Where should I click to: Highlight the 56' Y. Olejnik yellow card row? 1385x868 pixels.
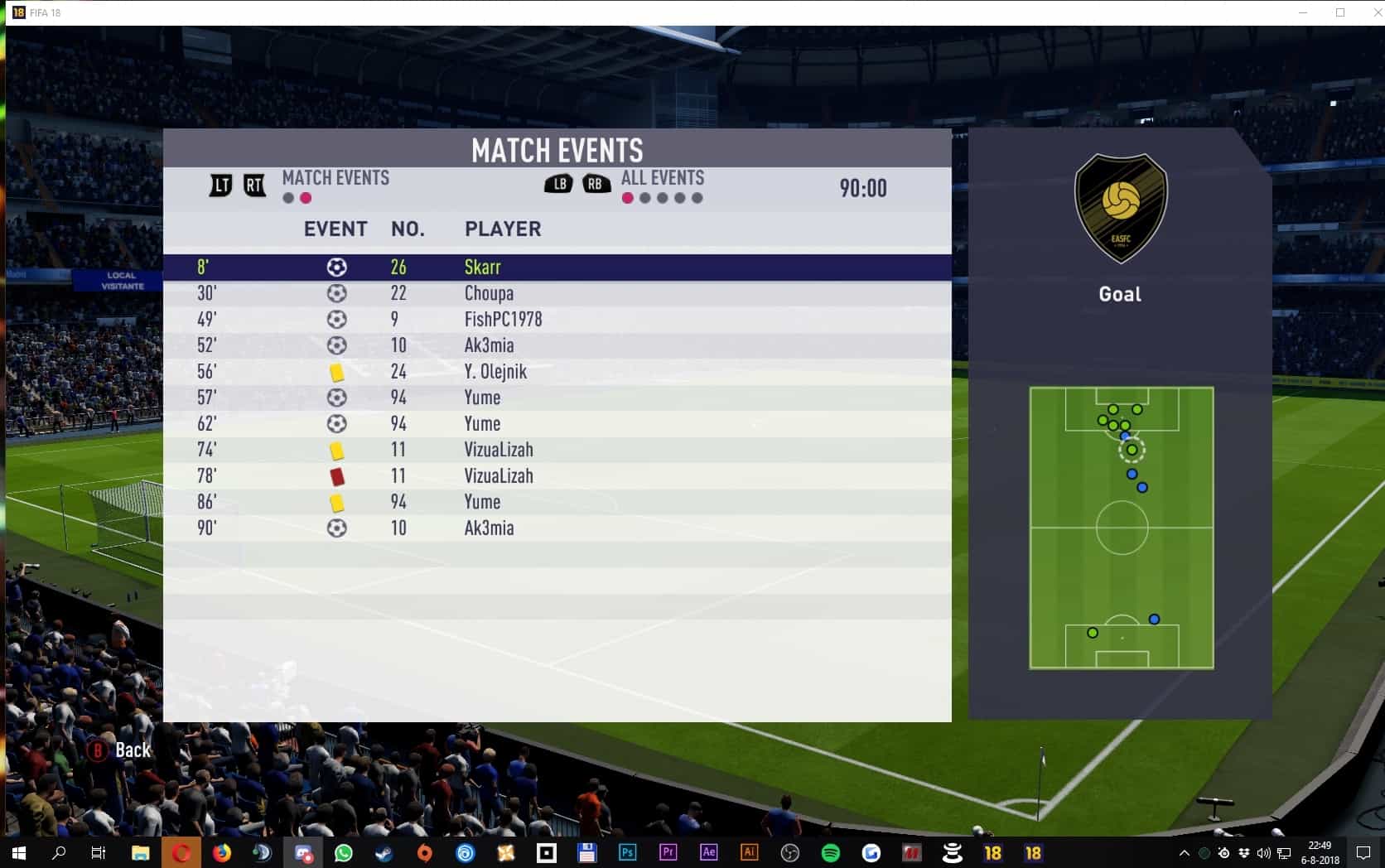(557, 372)
